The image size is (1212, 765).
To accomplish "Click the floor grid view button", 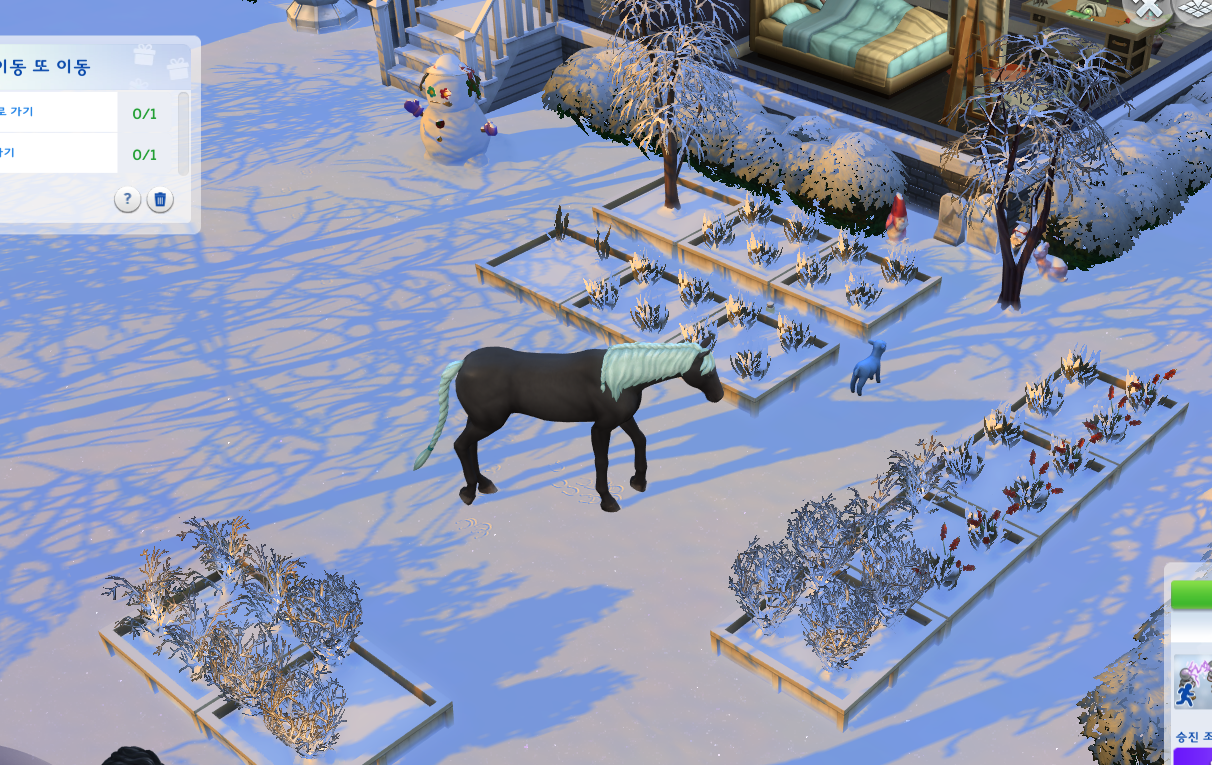I will click(1195, 8).
